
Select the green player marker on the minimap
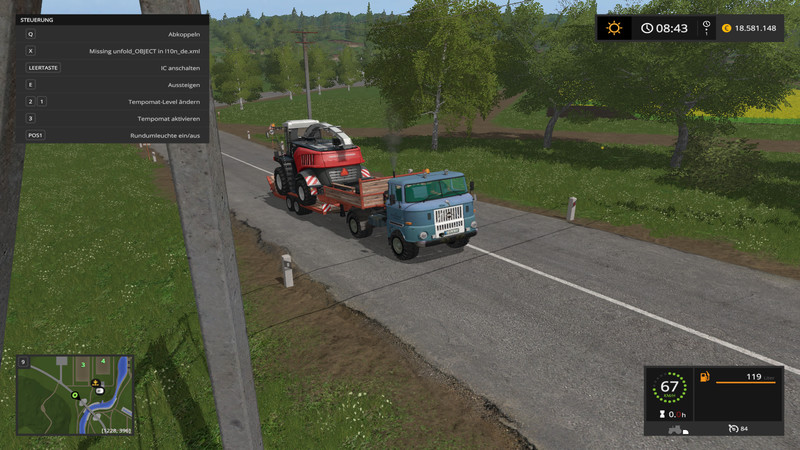[74, 396]
